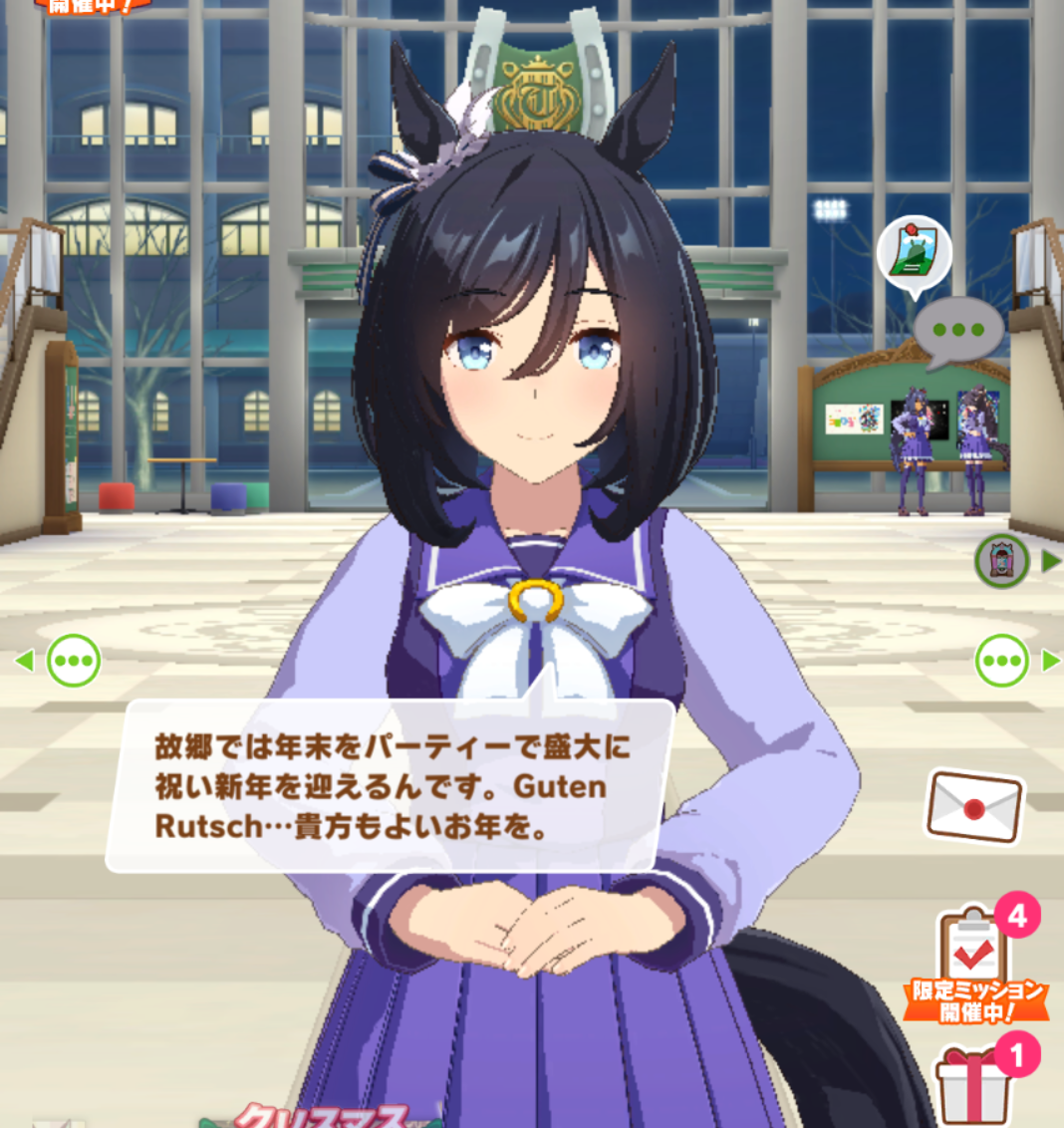
Task: Advance the character's dialogue text box
Action: [x=391, y=785]
